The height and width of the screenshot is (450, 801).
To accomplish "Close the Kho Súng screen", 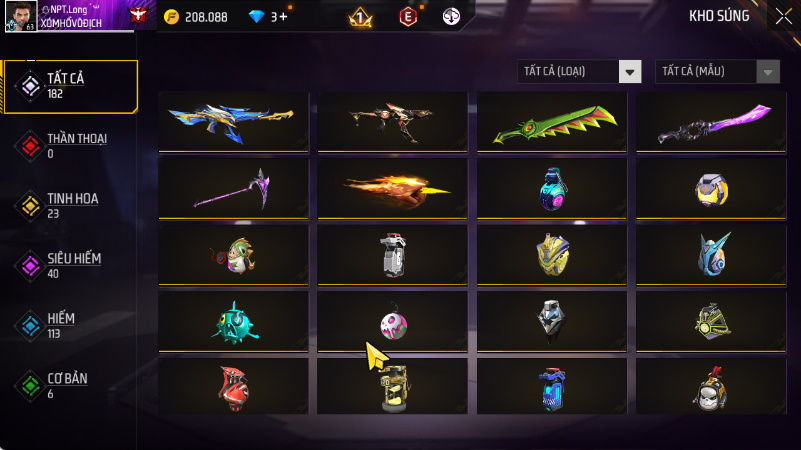I will (x=782, y=16).
